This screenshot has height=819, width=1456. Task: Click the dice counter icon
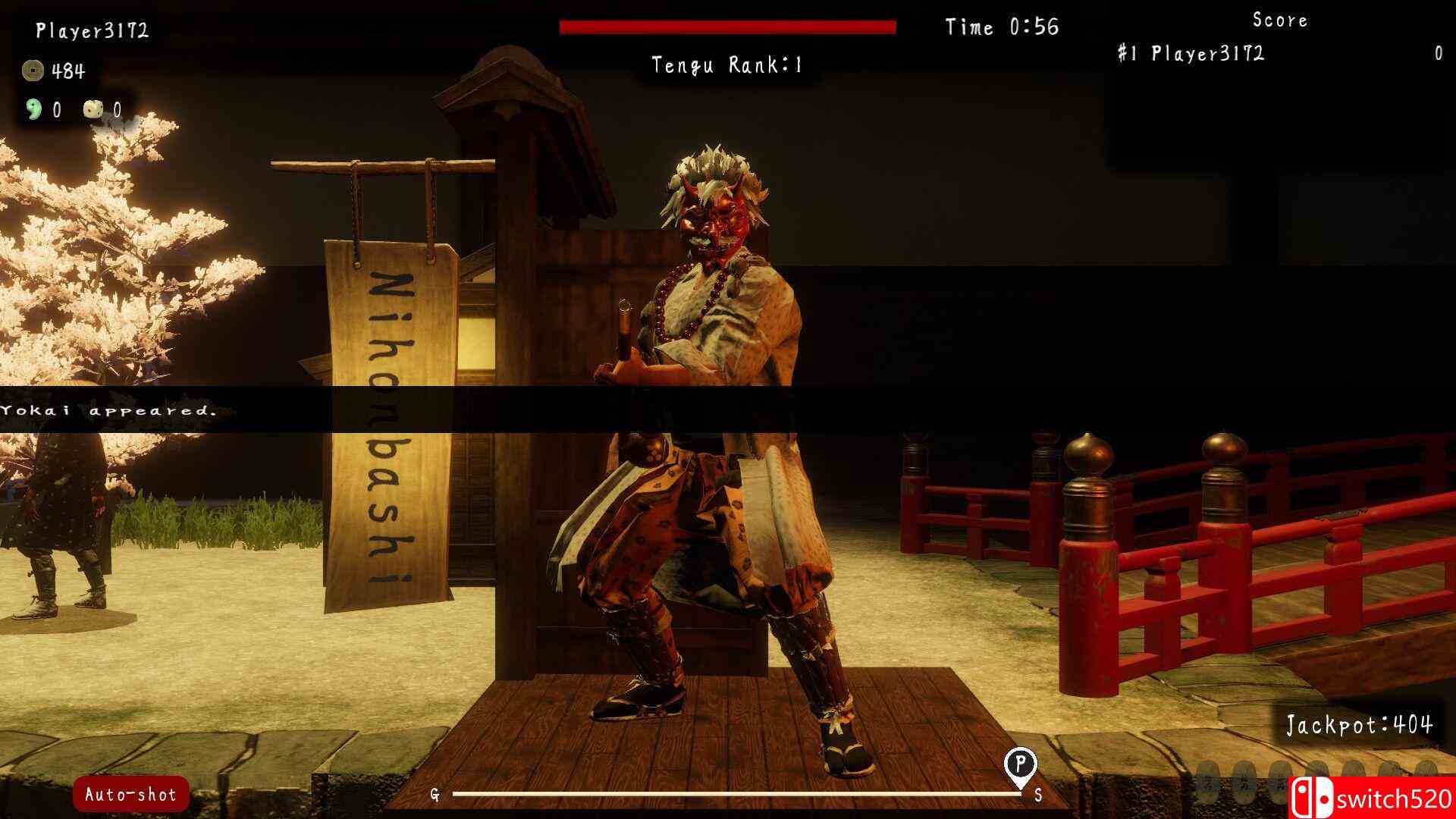(94, 110)
